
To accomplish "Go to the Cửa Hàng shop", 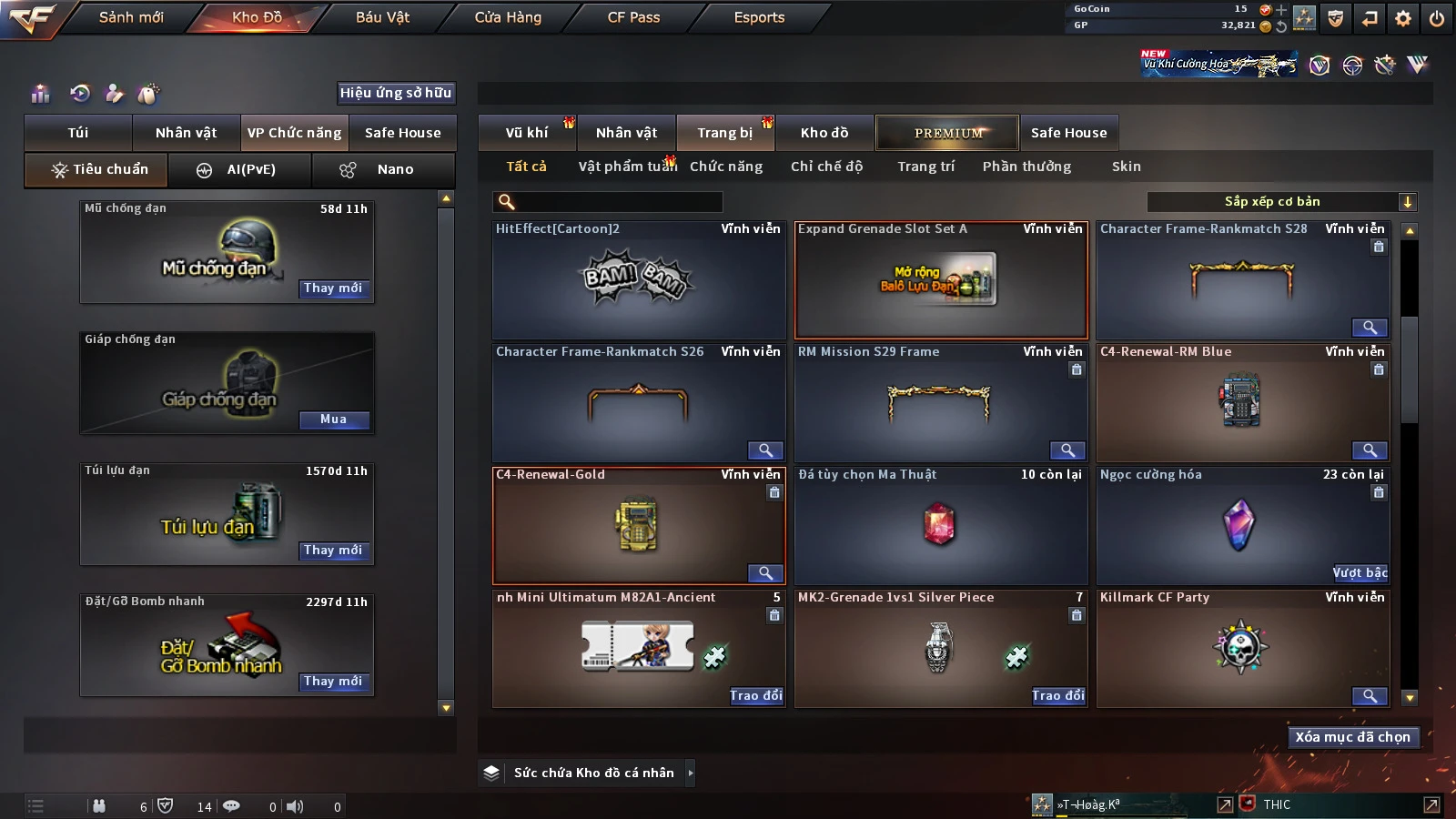I will tap(508, 17).
